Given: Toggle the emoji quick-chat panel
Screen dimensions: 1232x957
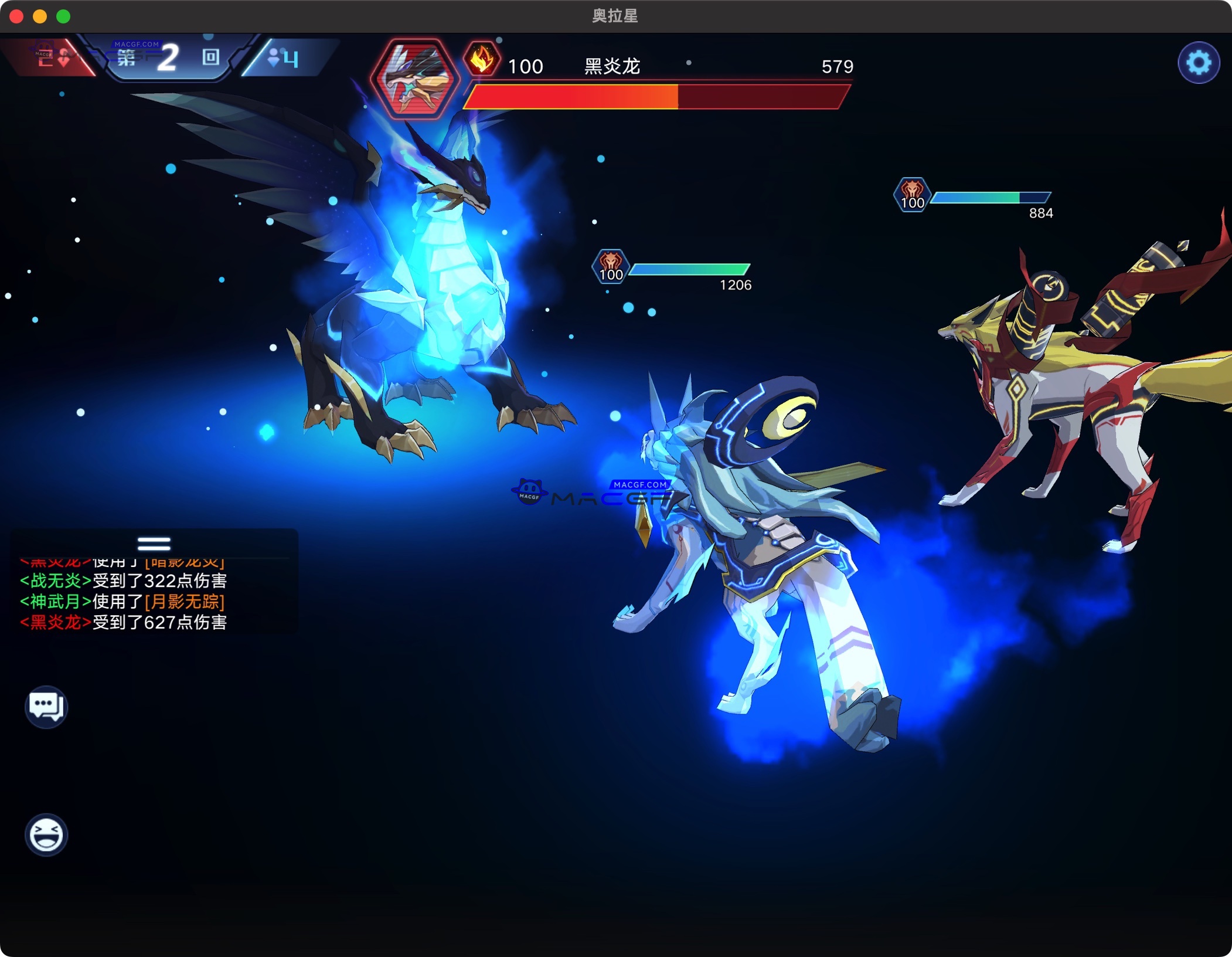Looking at the screenshot, I should coord(46,835).
